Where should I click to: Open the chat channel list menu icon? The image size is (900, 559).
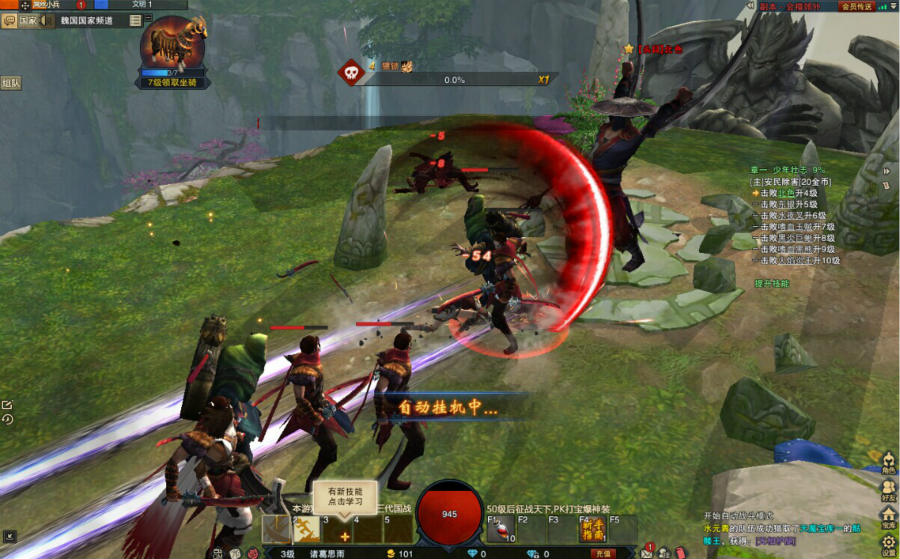tap(135, 20)
